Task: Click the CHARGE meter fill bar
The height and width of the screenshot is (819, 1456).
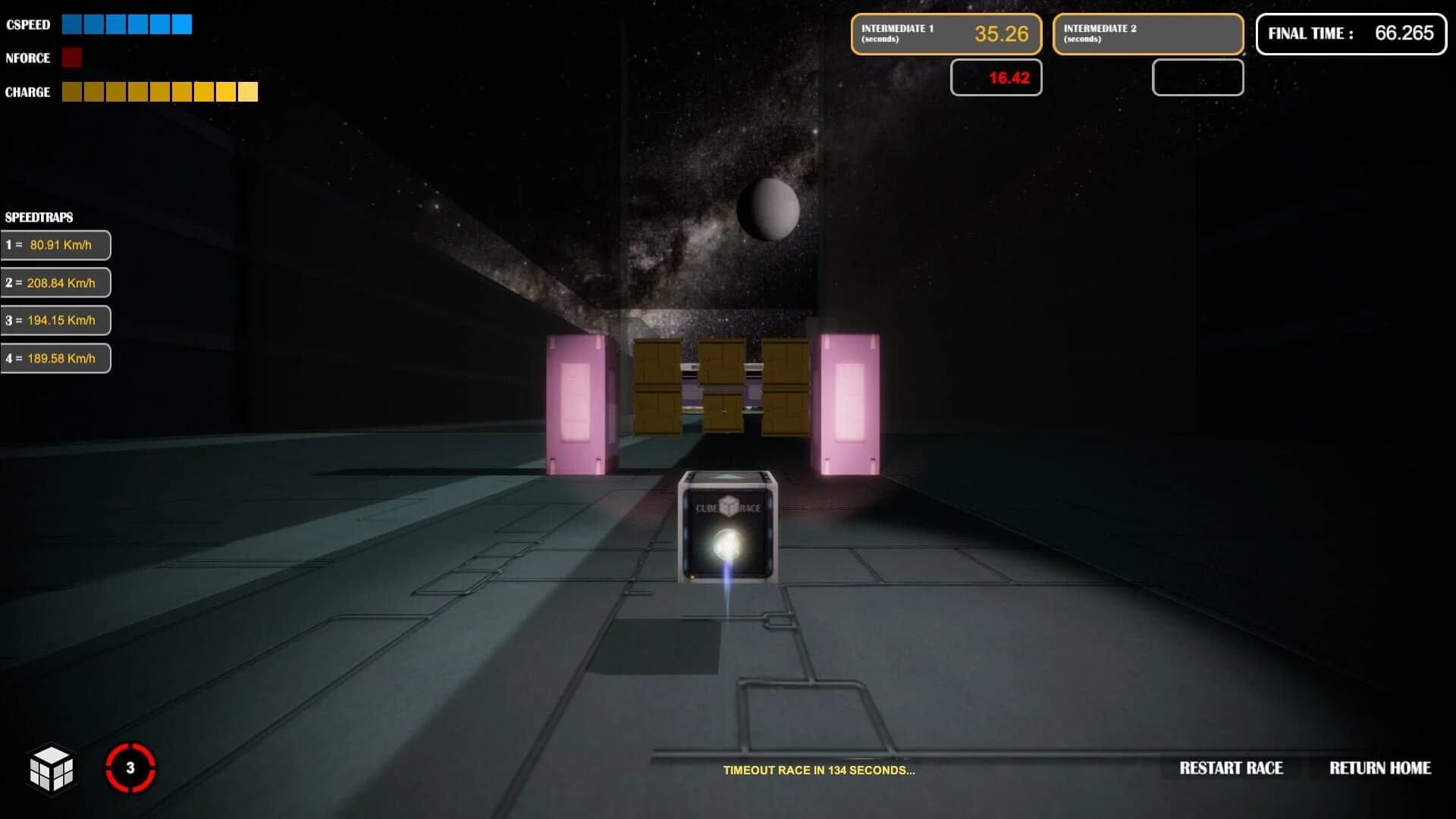Action: [159, 92]
